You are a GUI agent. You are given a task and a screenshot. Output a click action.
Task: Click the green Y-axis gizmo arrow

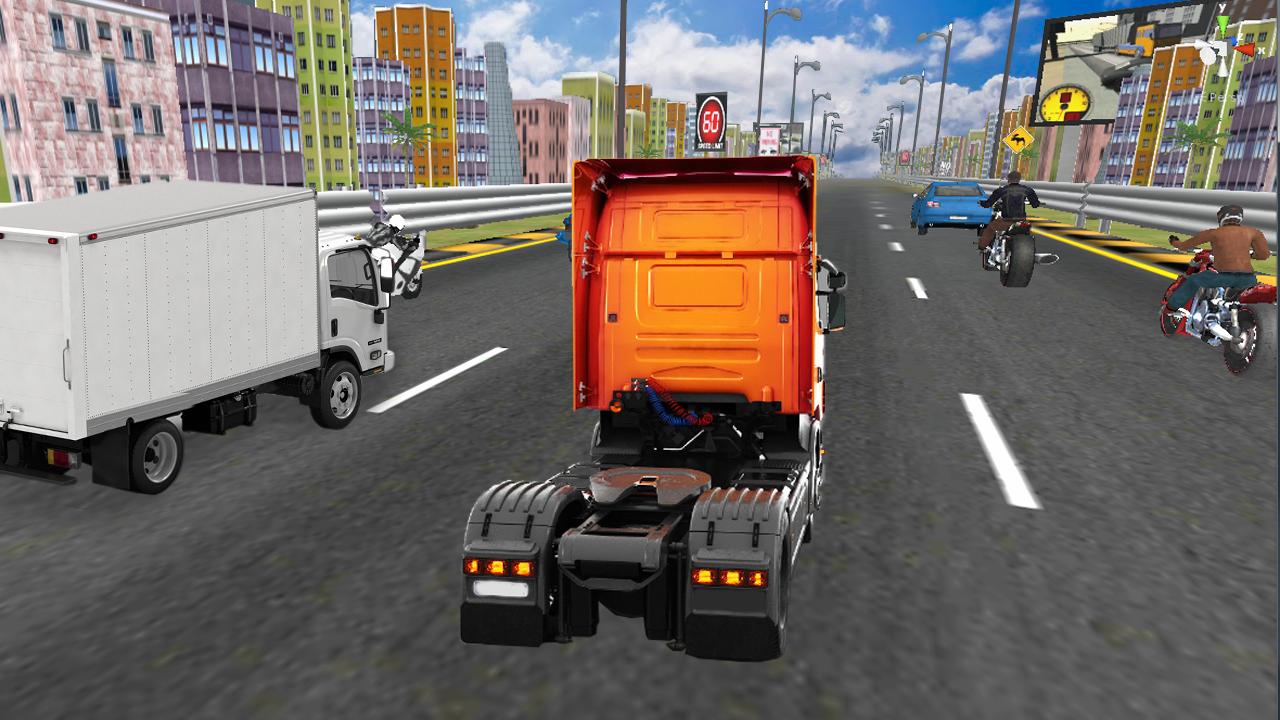point(1223,22)
